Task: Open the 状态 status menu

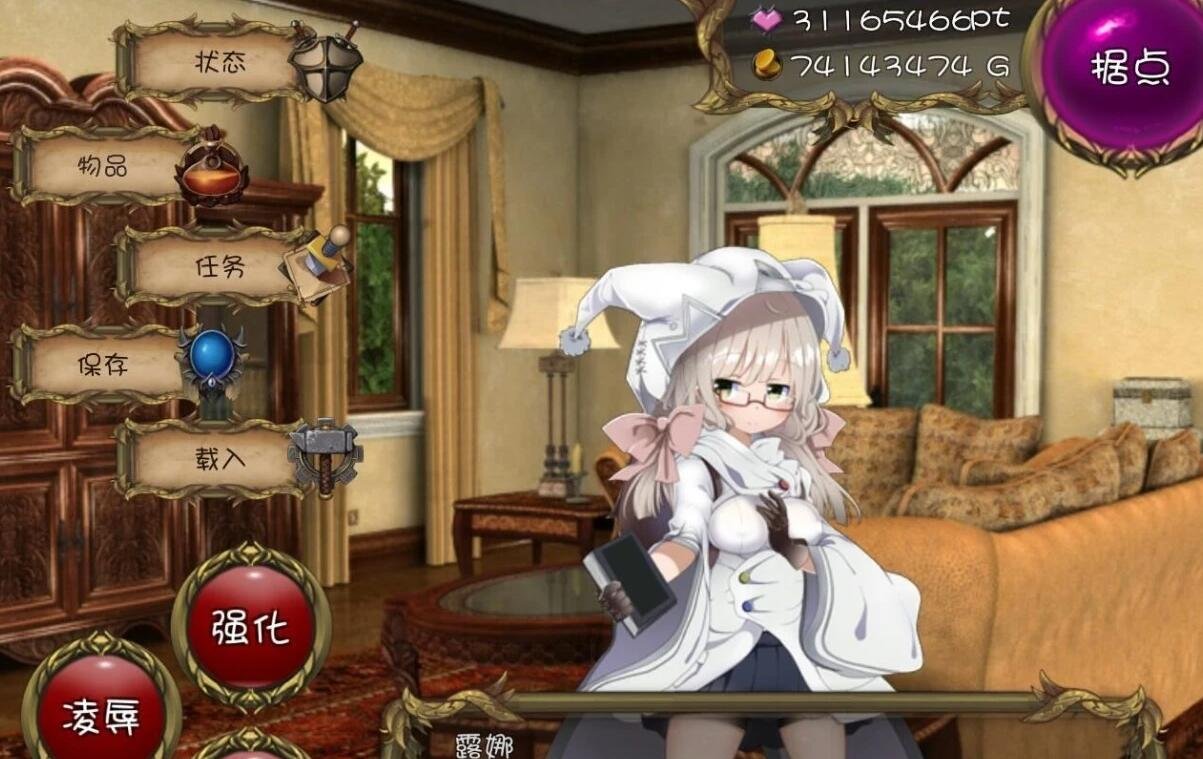Action: [218, 62]
